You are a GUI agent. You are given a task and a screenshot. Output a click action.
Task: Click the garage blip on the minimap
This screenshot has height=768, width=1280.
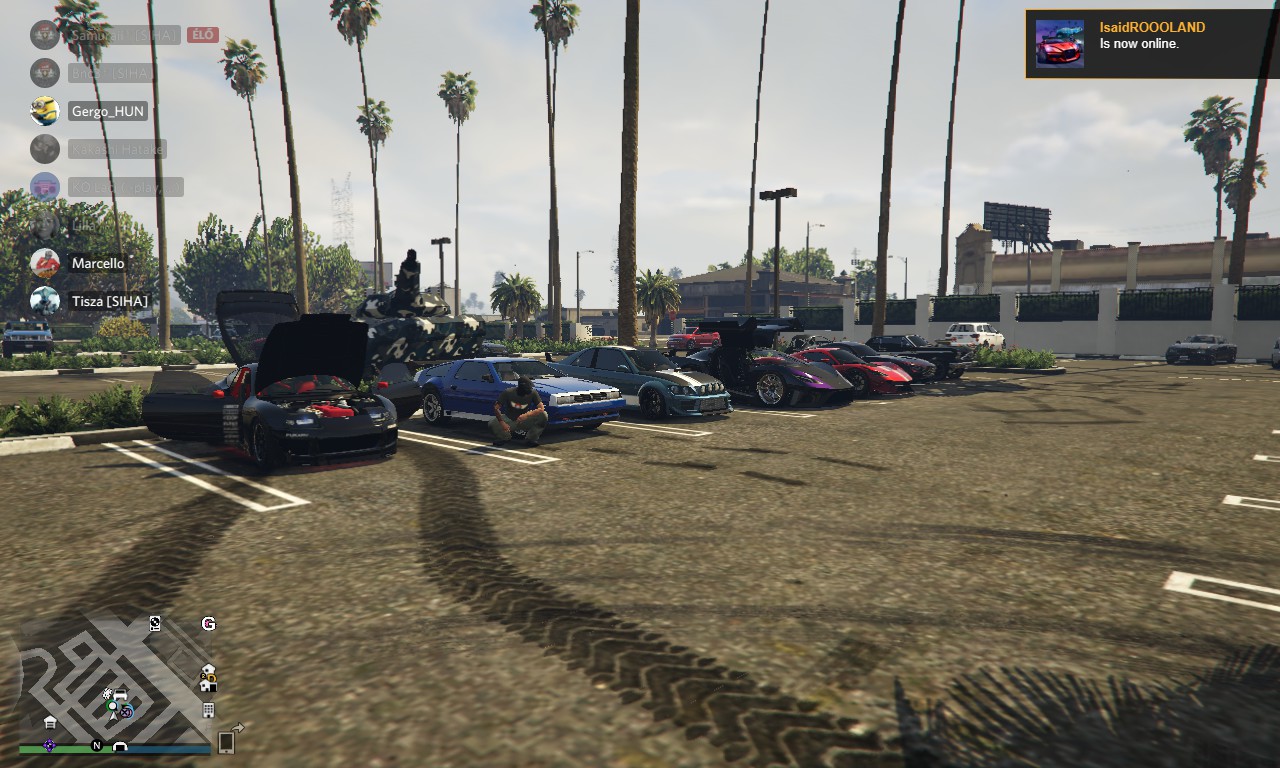[50, 722]
